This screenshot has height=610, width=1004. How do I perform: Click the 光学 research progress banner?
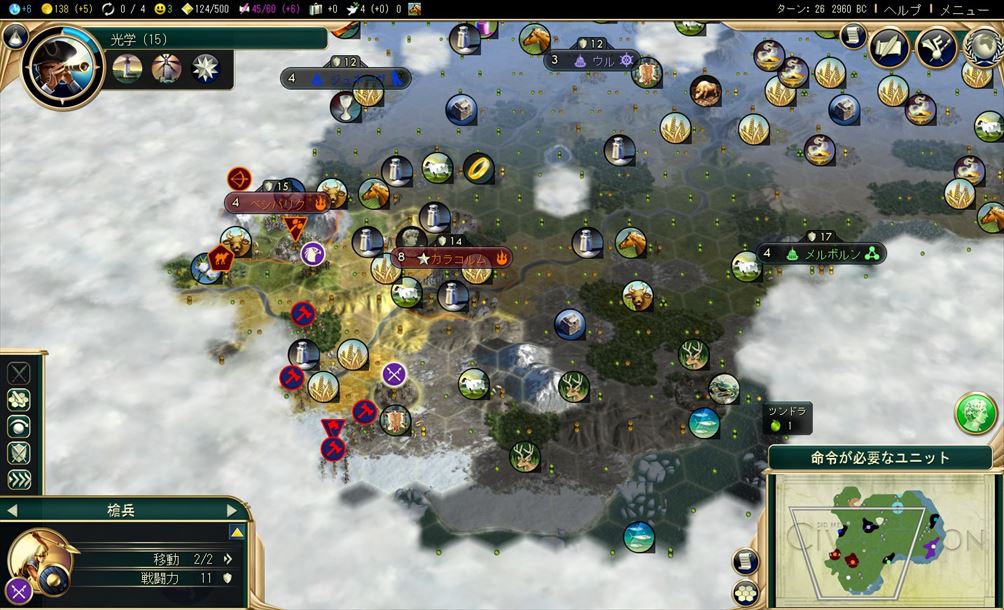215,39
